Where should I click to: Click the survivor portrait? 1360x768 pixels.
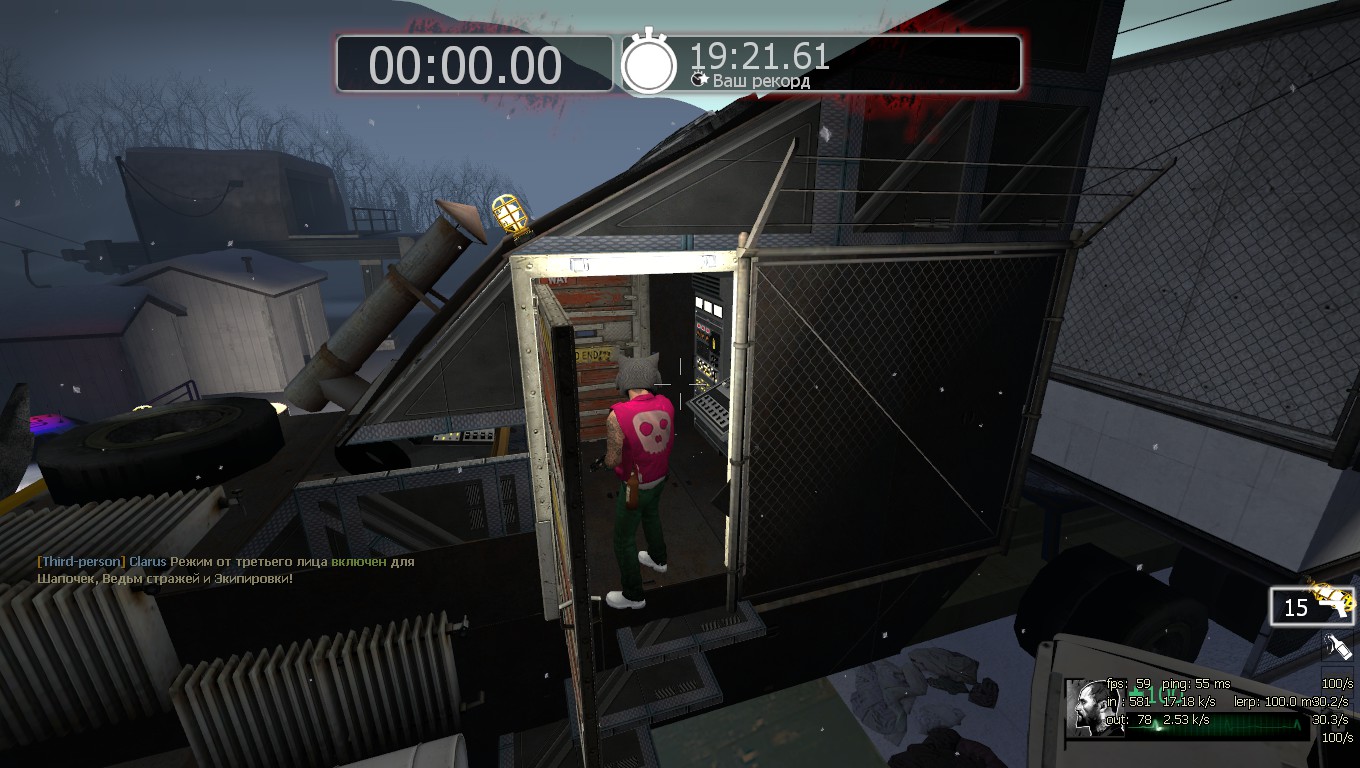(1094, 707)
